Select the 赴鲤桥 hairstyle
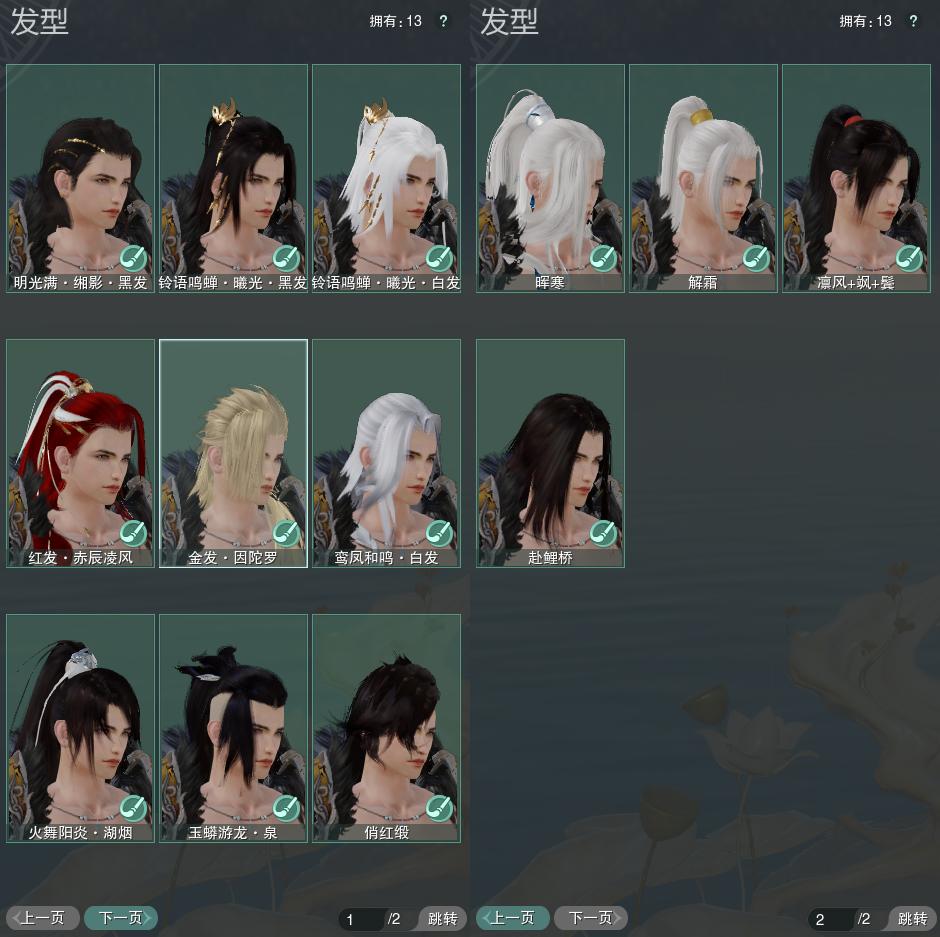Viewport: 940px width, 937px height. pos(550,445)
